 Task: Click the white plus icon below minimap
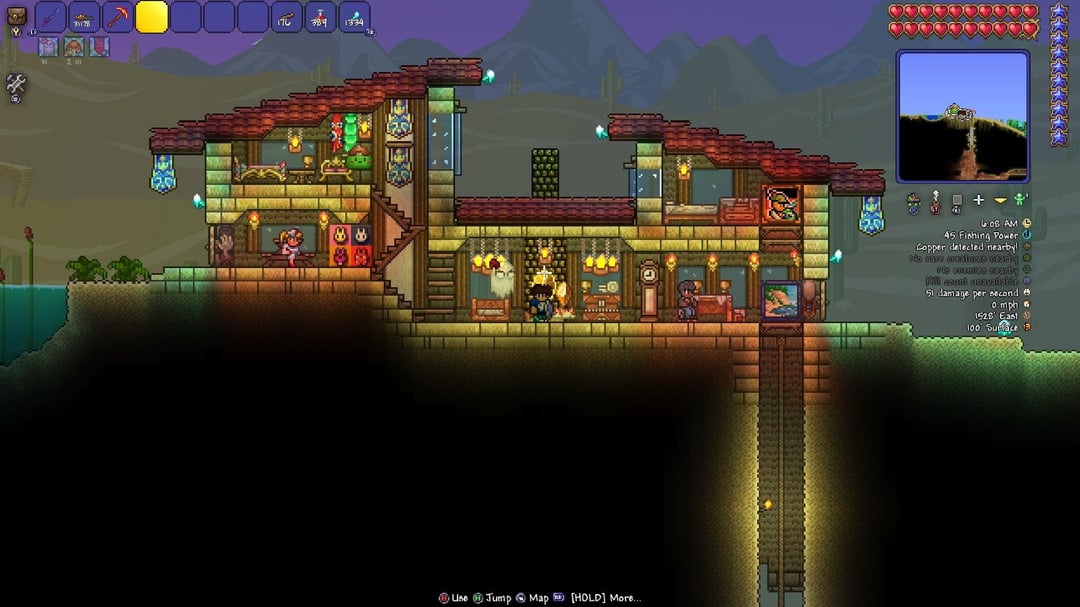tap(979, 201)
